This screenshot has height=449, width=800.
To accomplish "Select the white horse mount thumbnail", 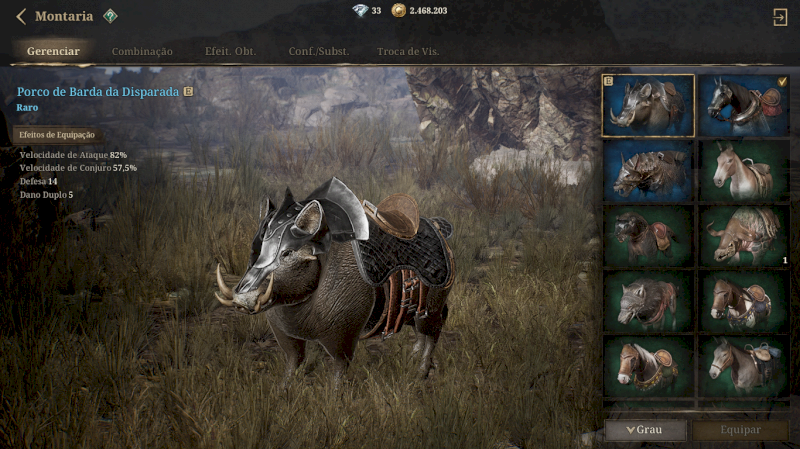I will click(744, 170).
